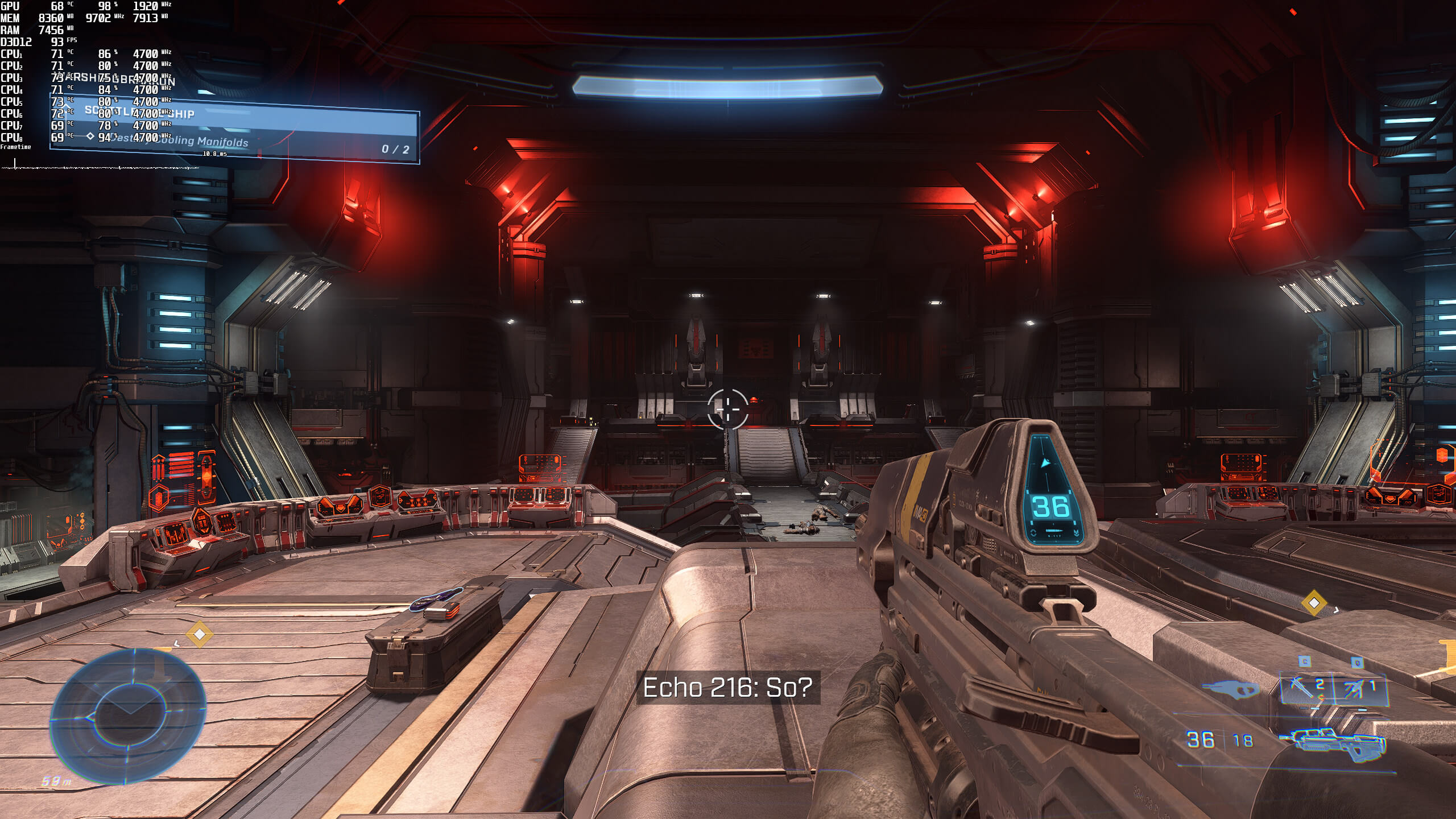Screen dimensions: 1456x819
Task: Select the assault rifle weapon icon
Action: point(1333,743)
